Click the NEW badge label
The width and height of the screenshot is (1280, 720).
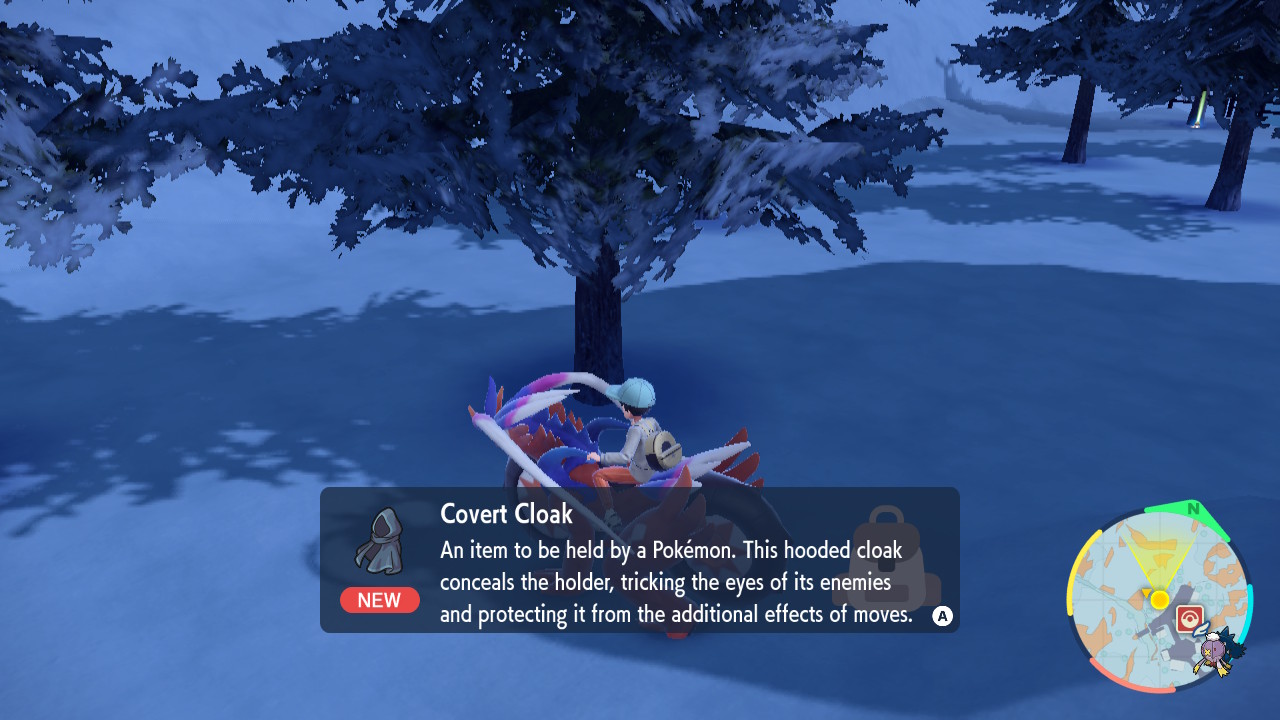(x=380, y=600)
